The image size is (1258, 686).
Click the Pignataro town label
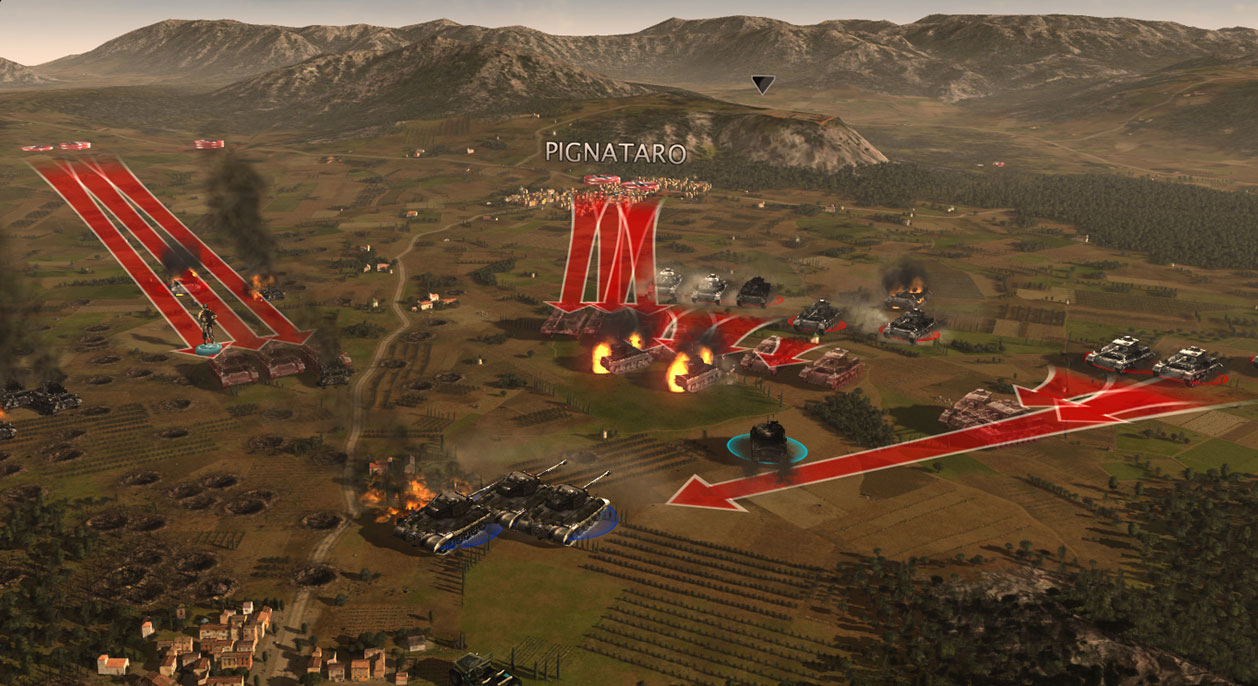[x=615, y=153]
